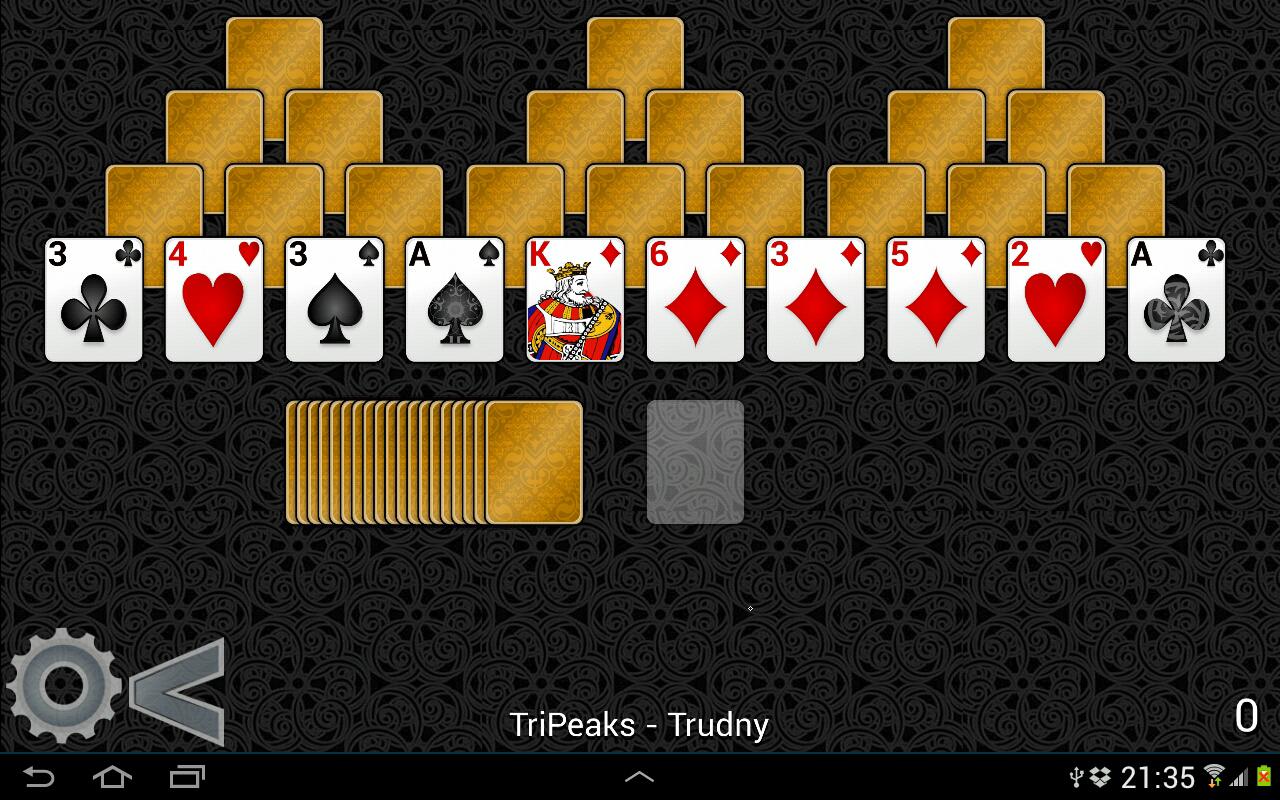The image size is (1280, 800).
Task: Tap the USB connection icon in status bar
Action: (x=1076, y=777)
